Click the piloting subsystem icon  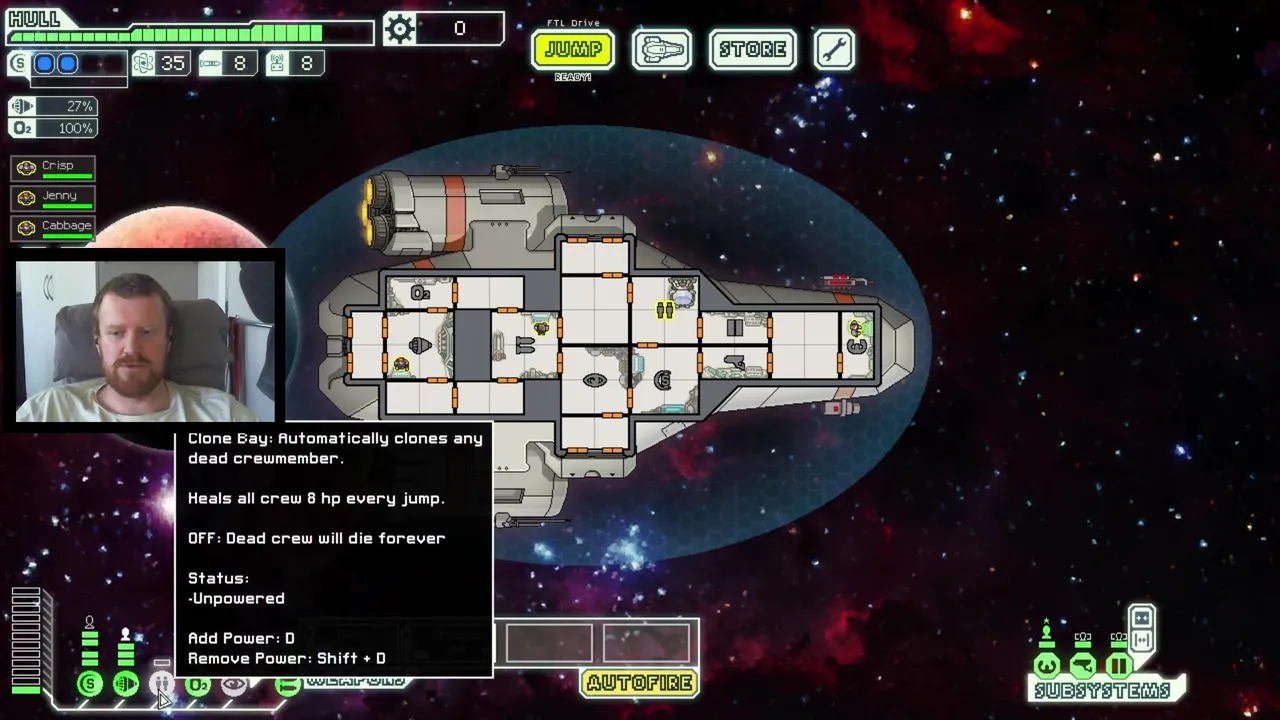pos(1047,666)
